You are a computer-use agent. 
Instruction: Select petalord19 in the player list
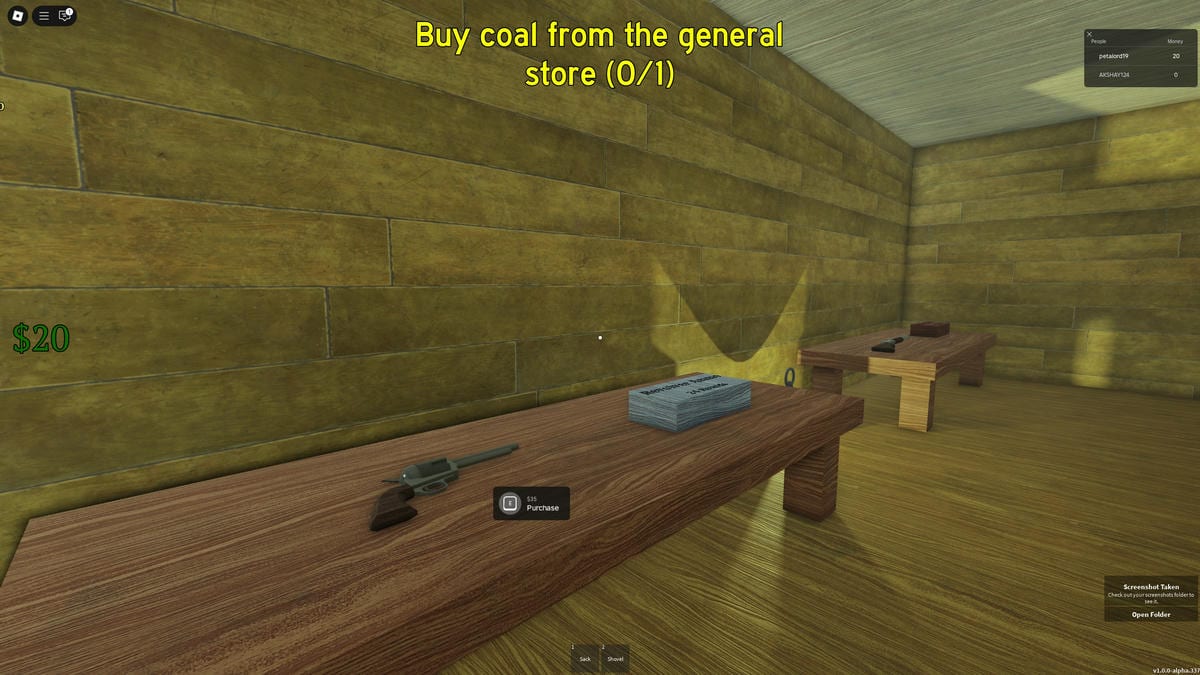[1113, 56]
